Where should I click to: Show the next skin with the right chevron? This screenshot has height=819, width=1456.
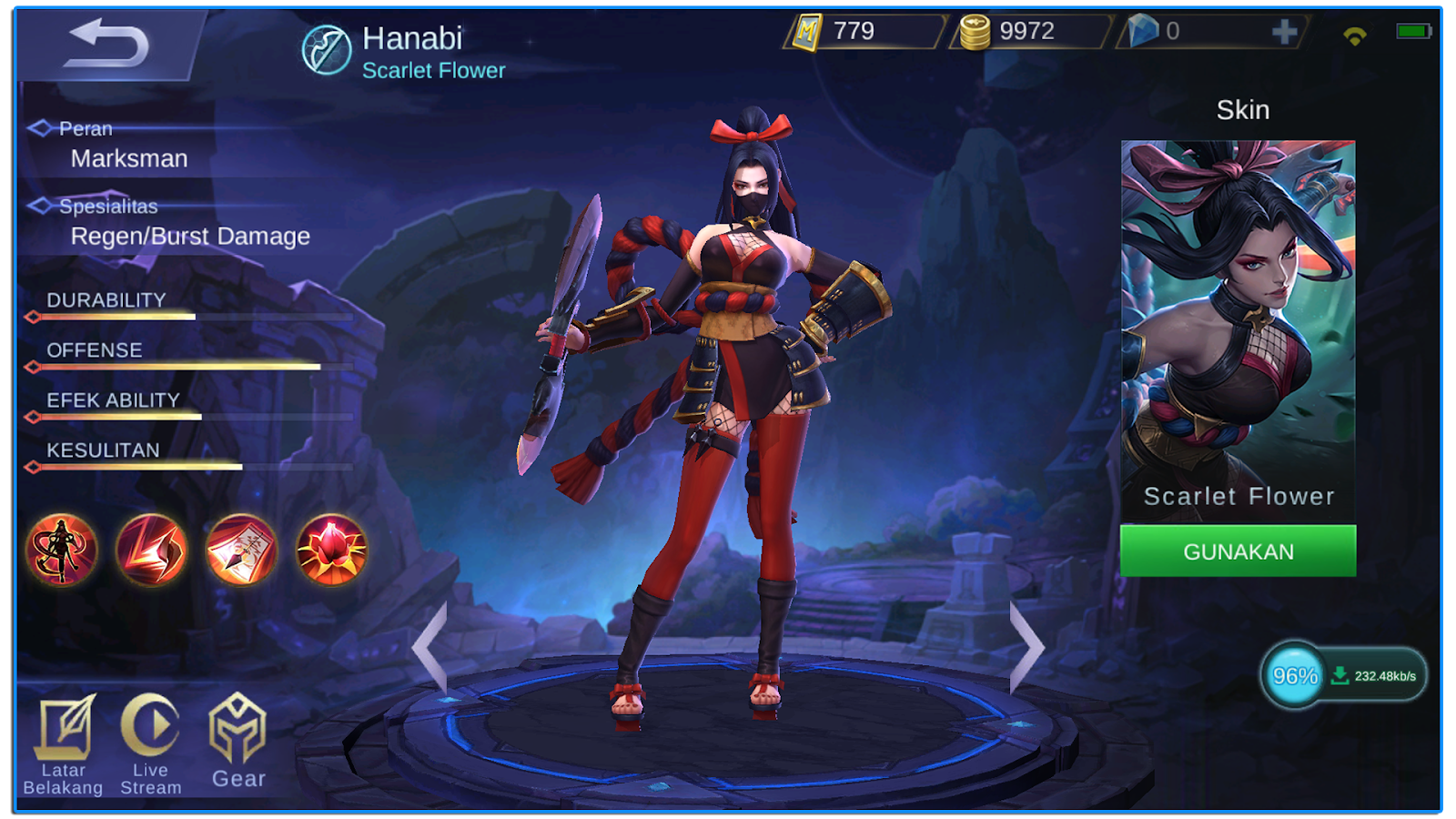[1026, 646]
